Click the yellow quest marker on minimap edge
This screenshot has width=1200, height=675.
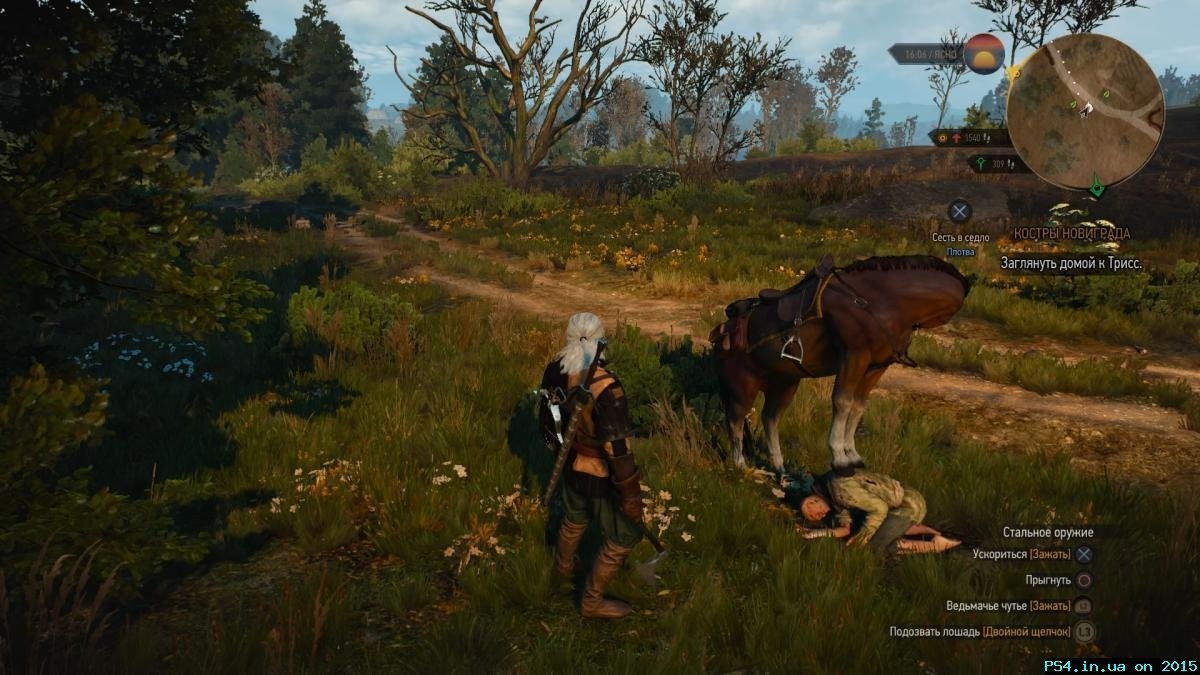(1014, 73)
